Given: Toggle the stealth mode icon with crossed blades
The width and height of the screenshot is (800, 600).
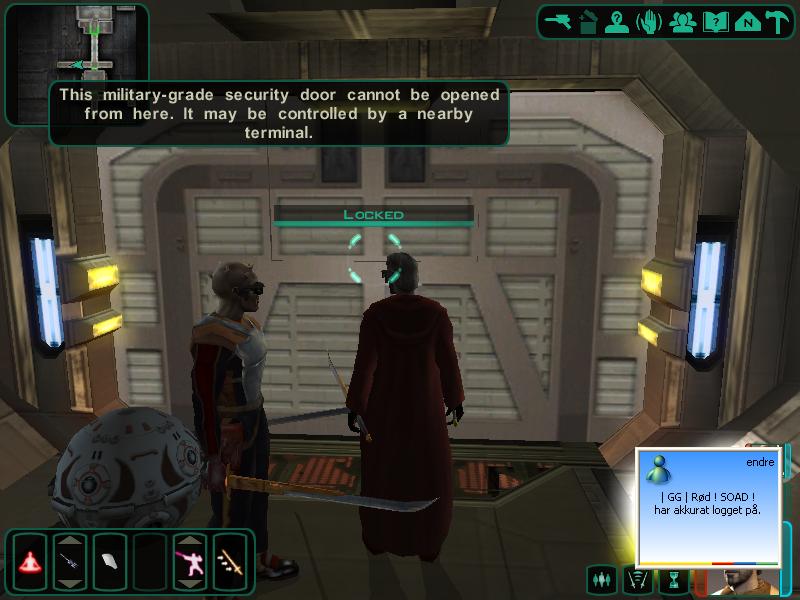Looking at the screenshot, I should 636,578.
